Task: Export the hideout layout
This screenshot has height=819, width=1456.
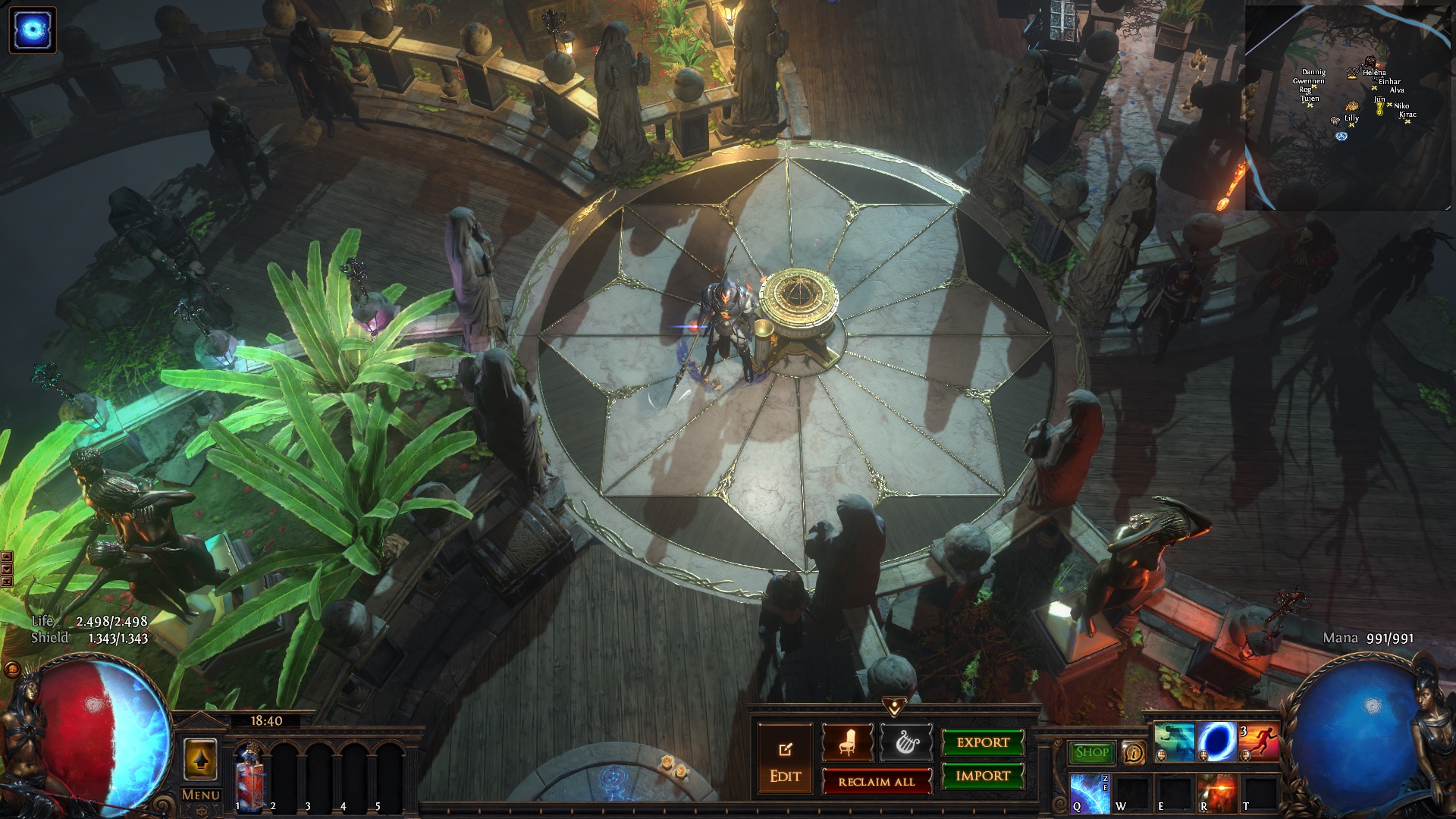Action: (x=983, y=743)
